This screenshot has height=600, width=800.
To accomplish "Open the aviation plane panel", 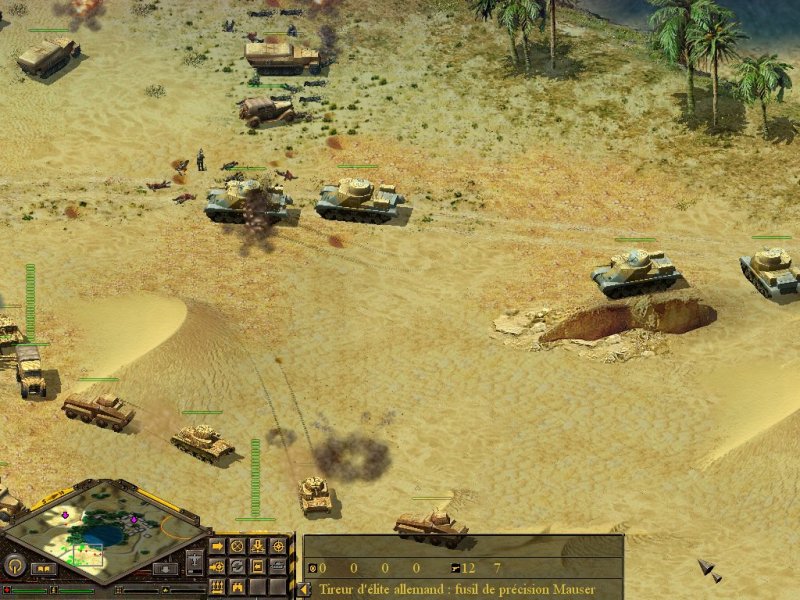I will pos(194,562).
